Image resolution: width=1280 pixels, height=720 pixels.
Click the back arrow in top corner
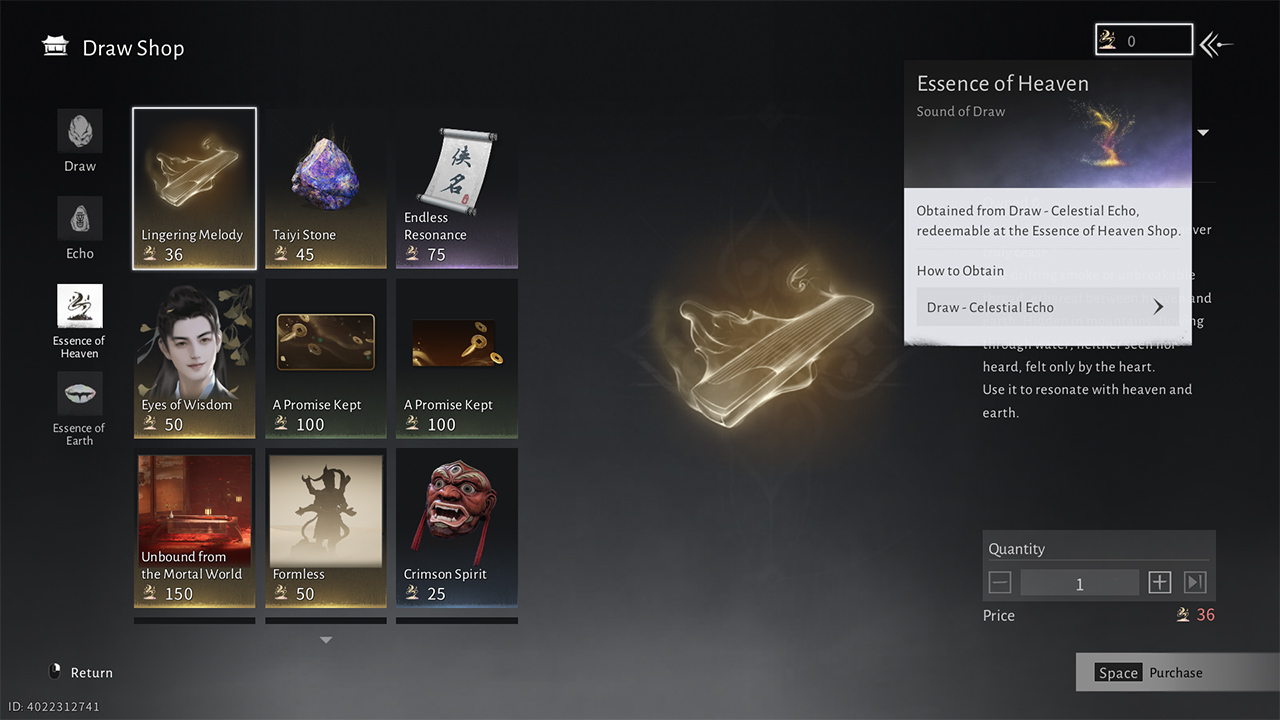click(1216, 44)
